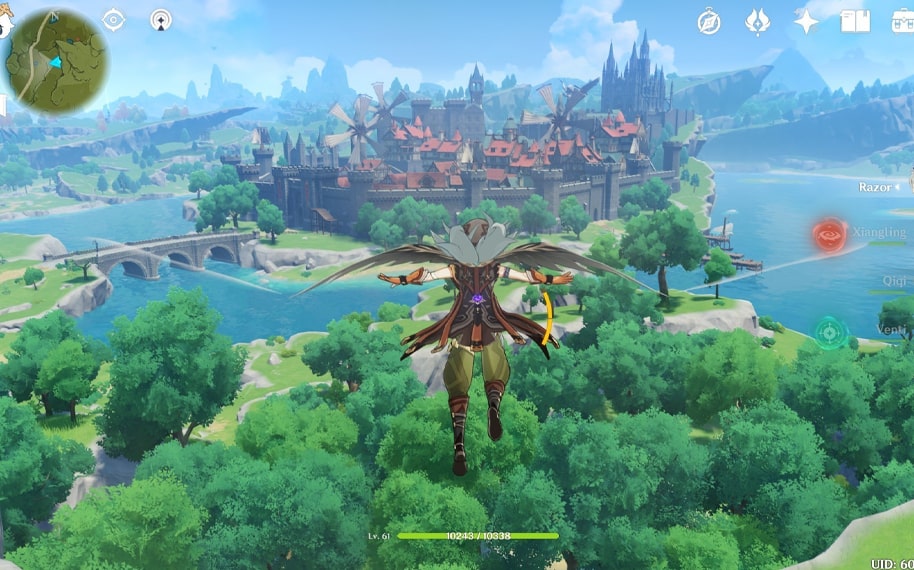Open the Adventurer Handbook book icon
Image resolution: width=914 pixels, height=570 pixels.
855,21
